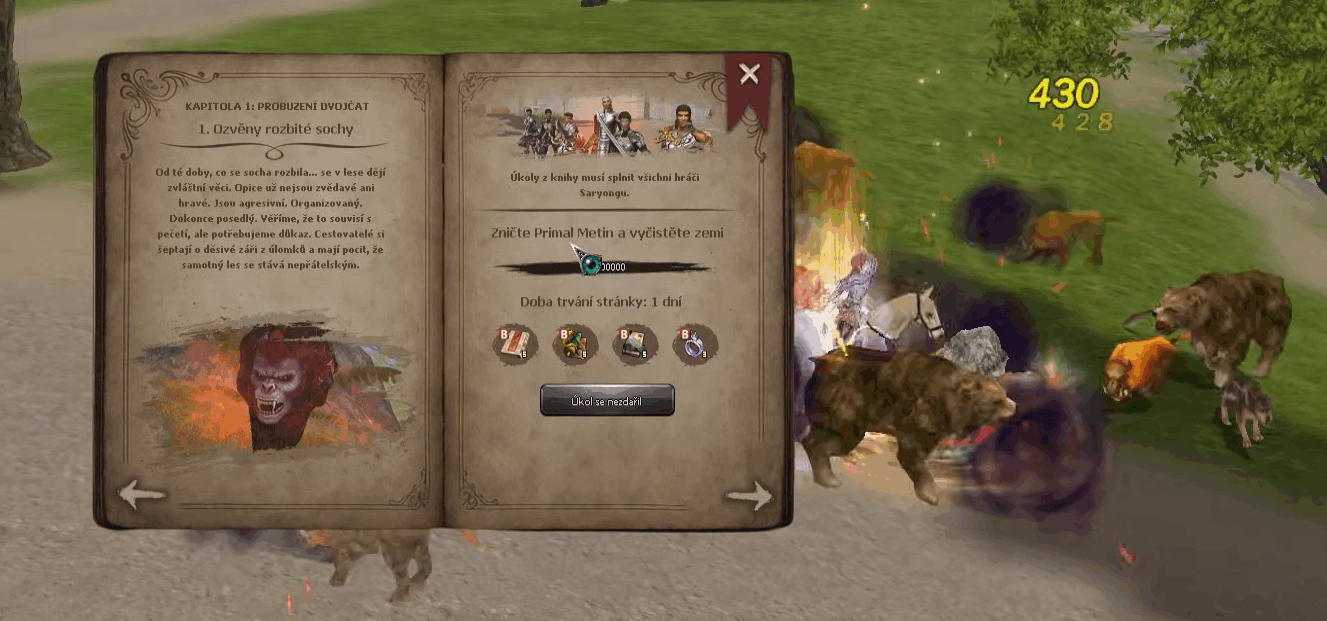Click the 'Úkol se nezdařil' button
1327x621 pixels.
(x=607, y=400)
